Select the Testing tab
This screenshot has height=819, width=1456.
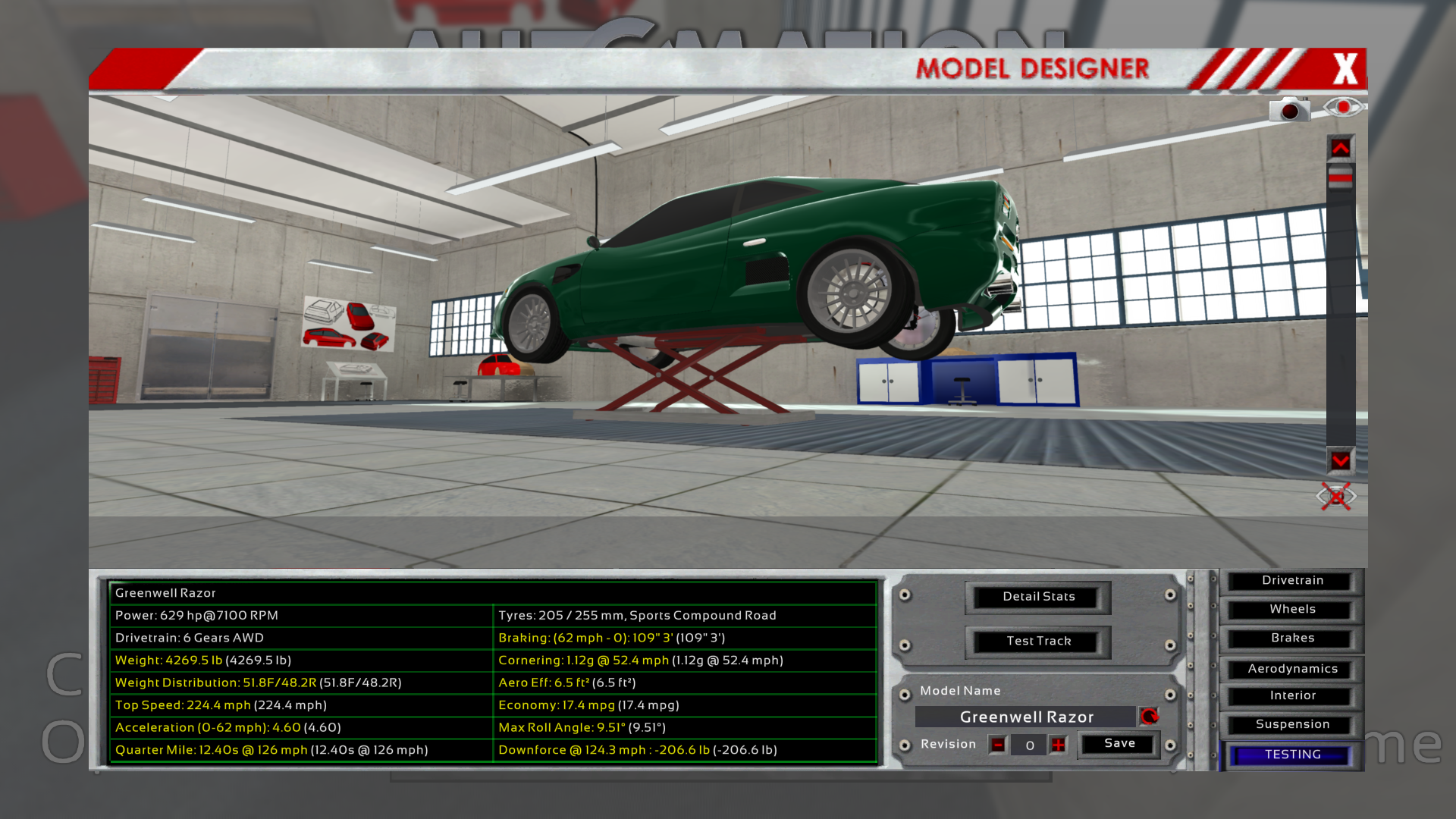[1292, 755]
